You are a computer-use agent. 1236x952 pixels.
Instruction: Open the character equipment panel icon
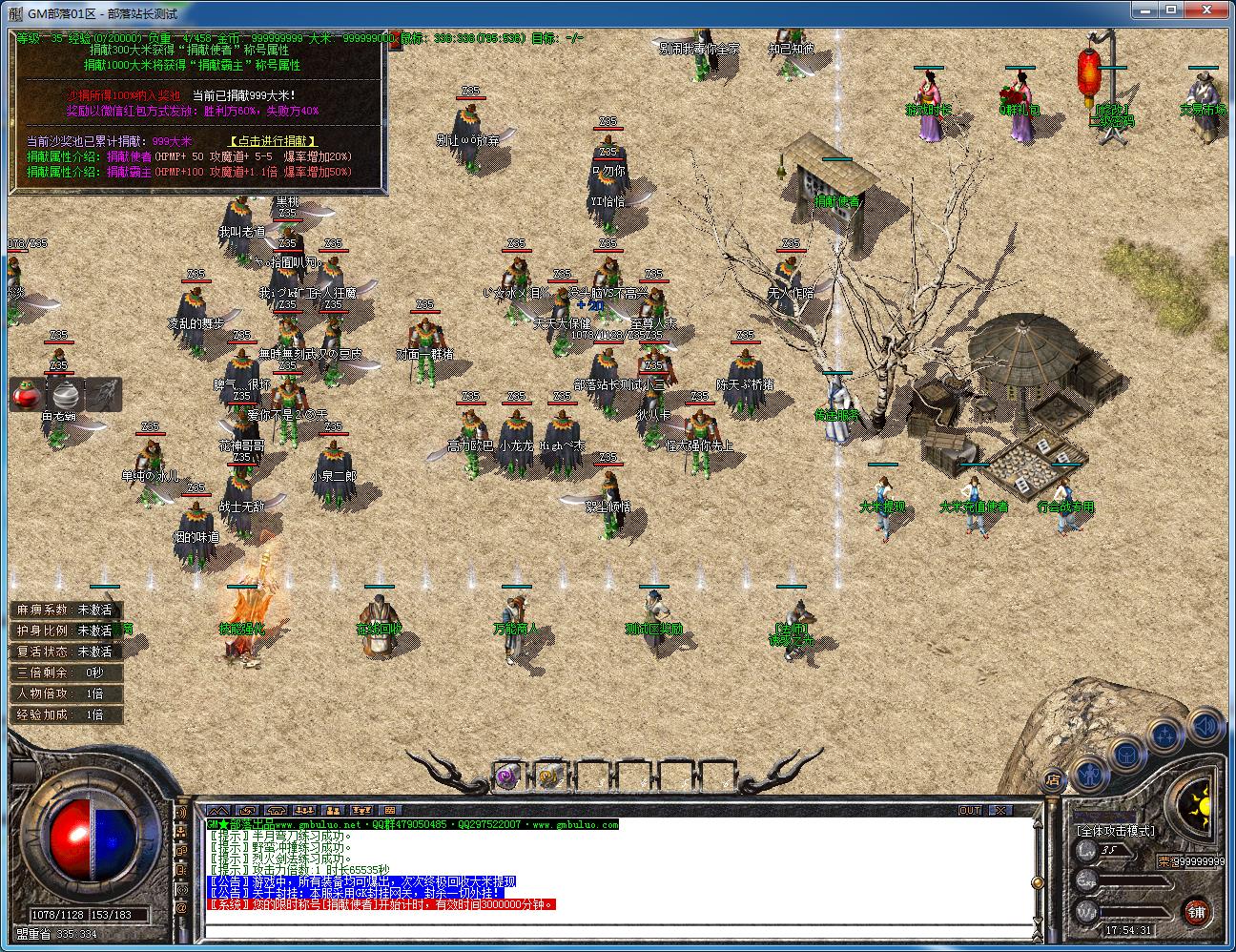tap(1091, 766)
